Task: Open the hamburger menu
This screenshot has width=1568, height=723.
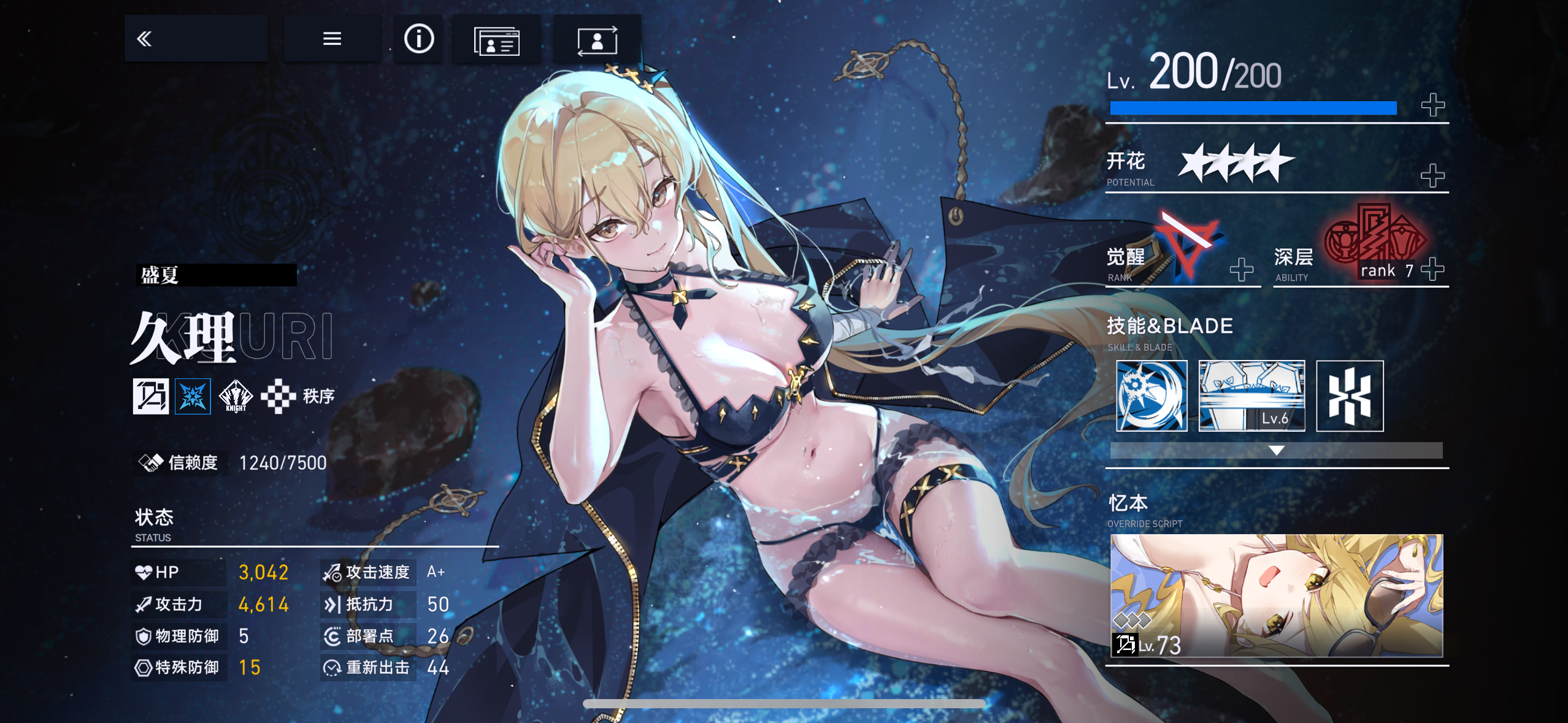Action: (x=331, y=39)
